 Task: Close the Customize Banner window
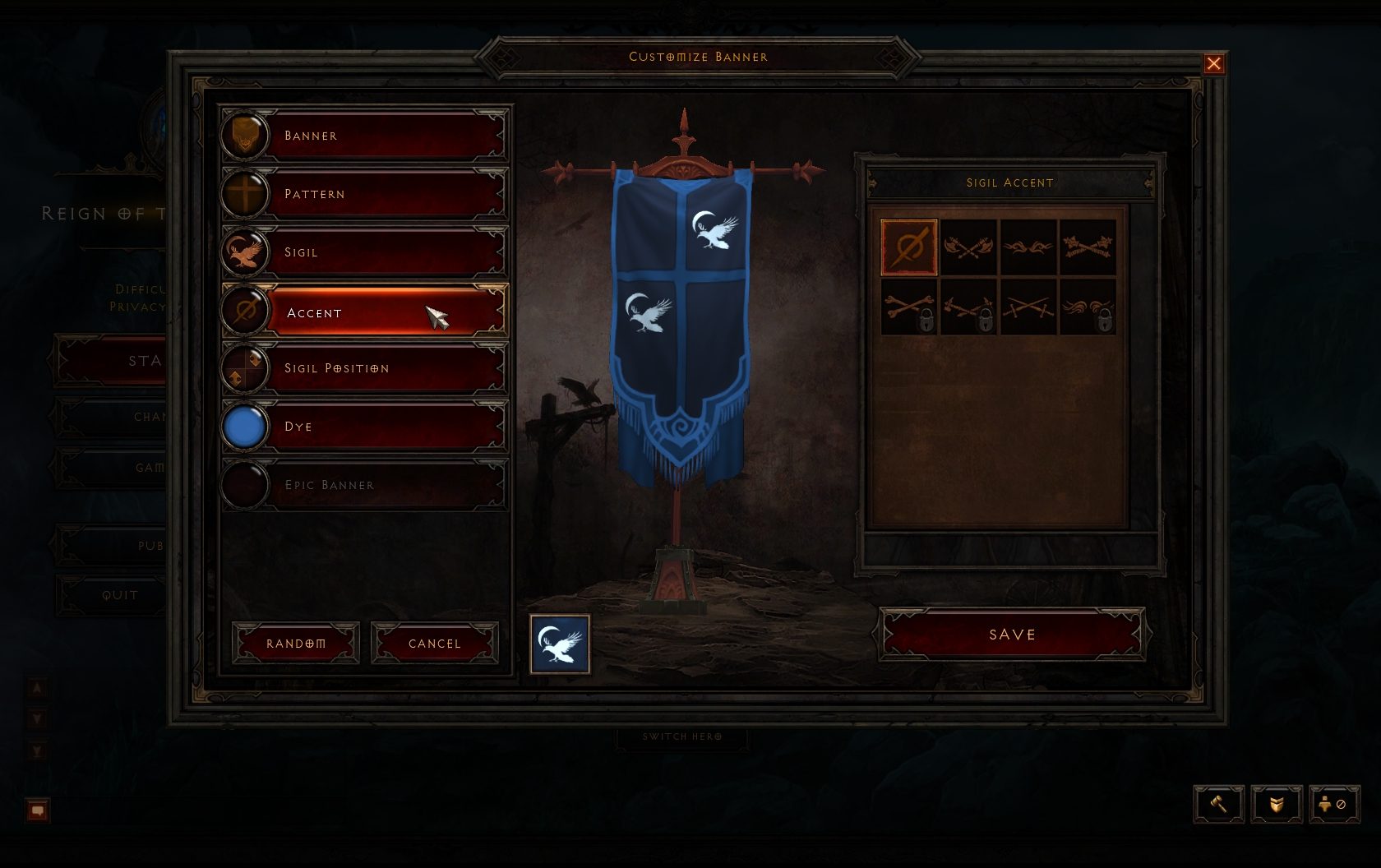1213,64
